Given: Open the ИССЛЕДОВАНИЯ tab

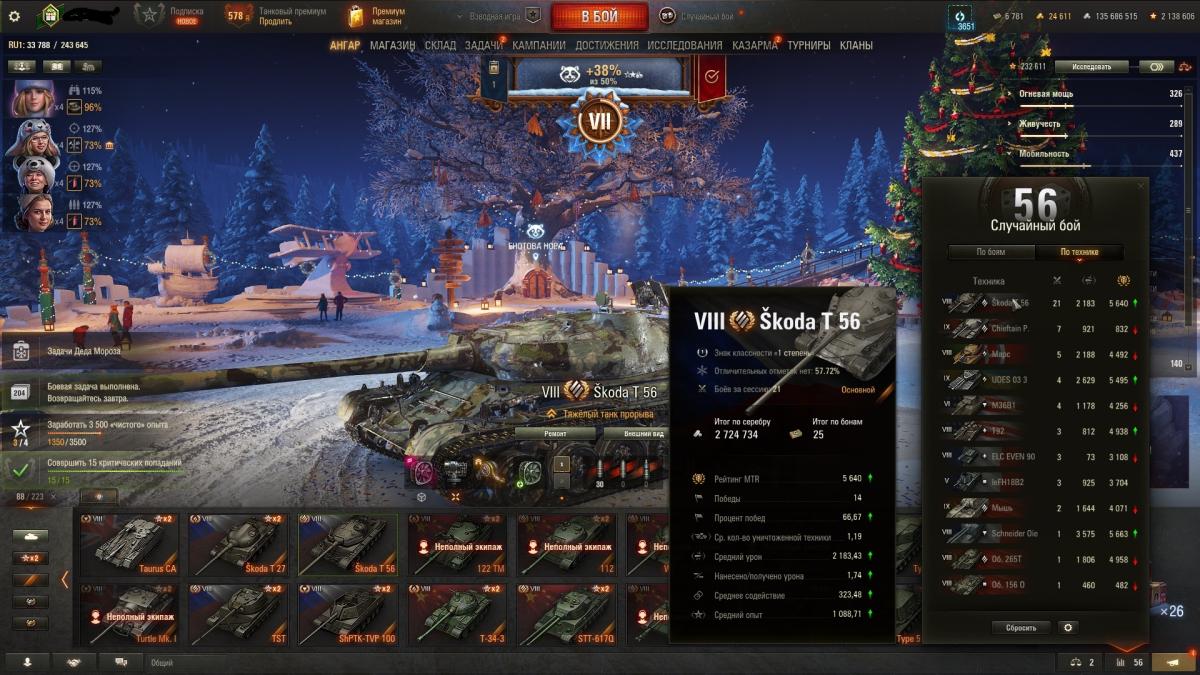Looking at the screenshot, I should 684,45.
